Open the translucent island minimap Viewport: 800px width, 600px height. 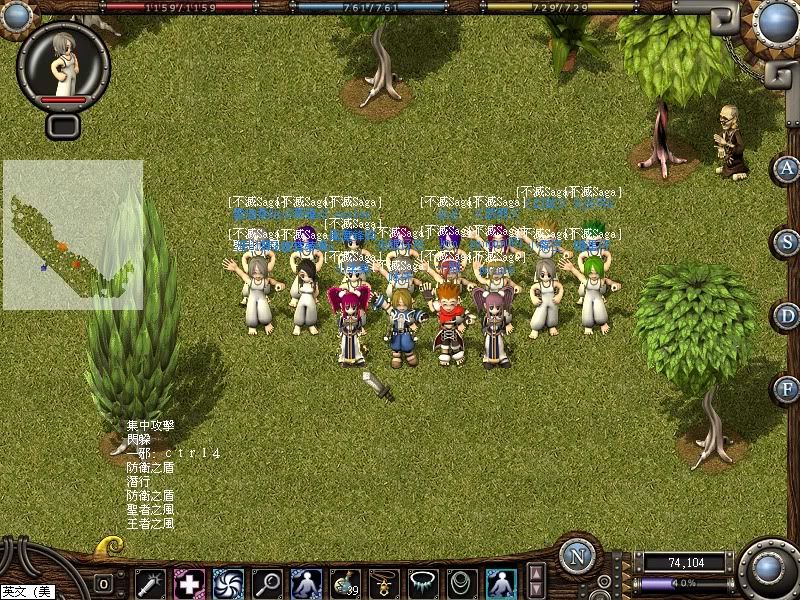coord(72,235)
